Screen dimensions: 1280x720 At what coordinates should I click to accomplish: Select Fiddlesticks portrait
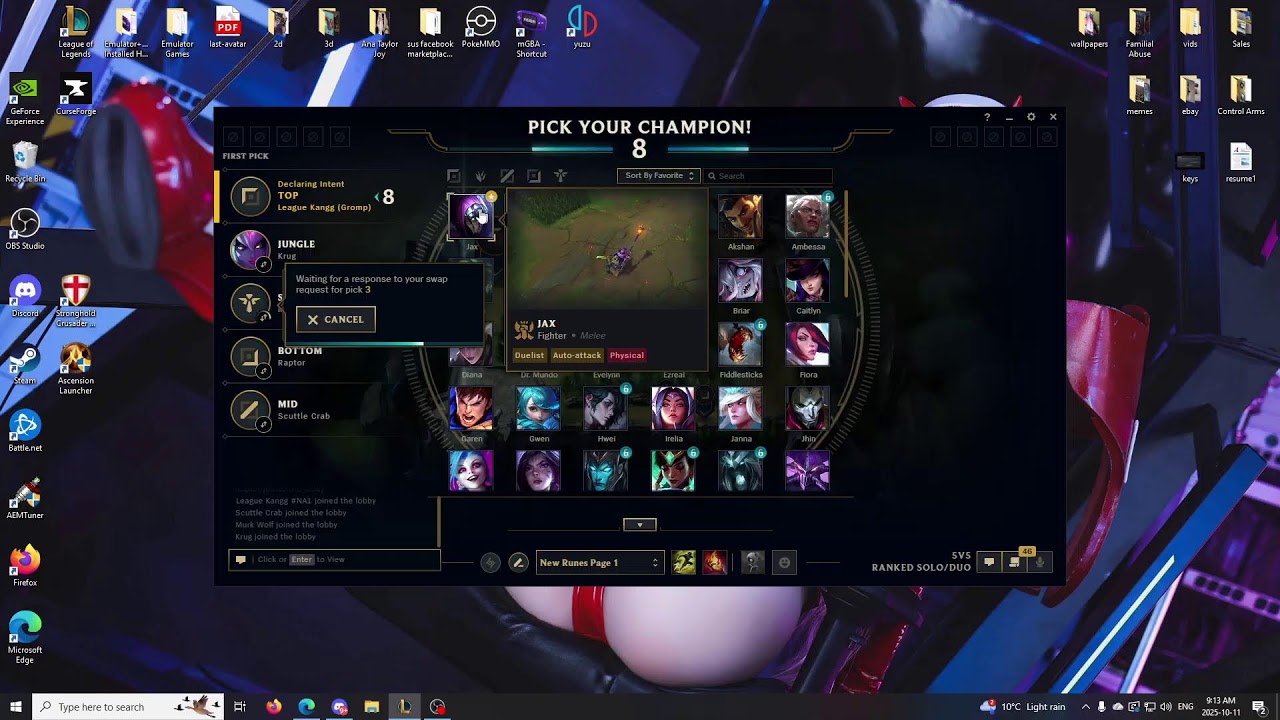[741, 345]
